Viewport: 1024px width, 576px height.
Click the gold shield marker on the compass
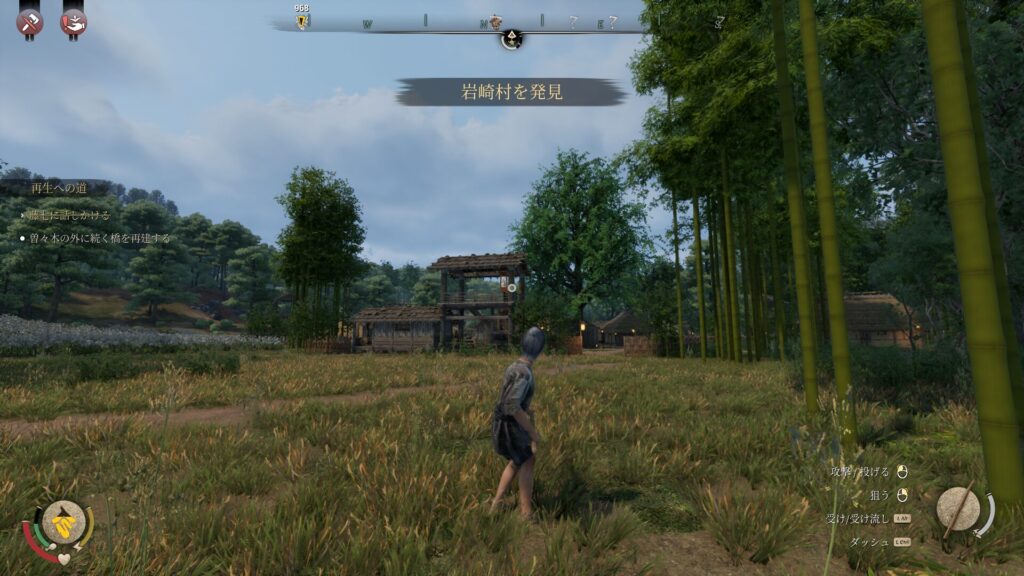[302, 21]
